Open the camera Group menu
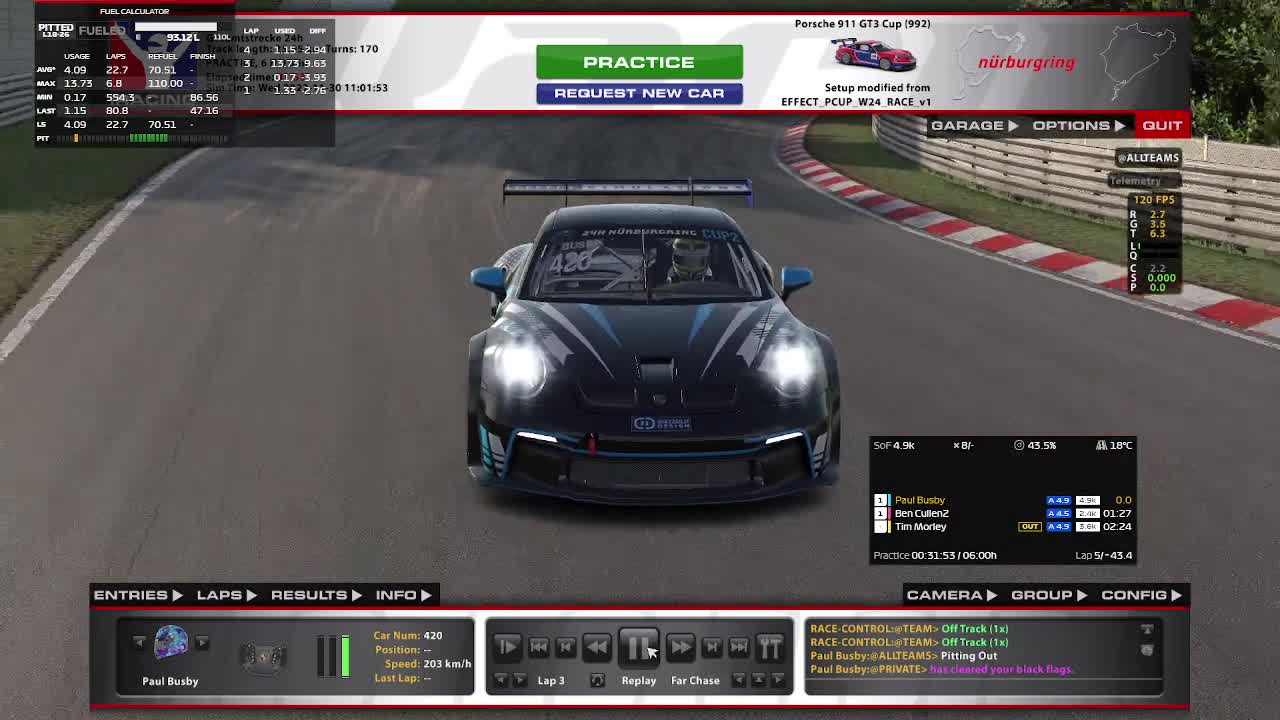 [1048, 595]
